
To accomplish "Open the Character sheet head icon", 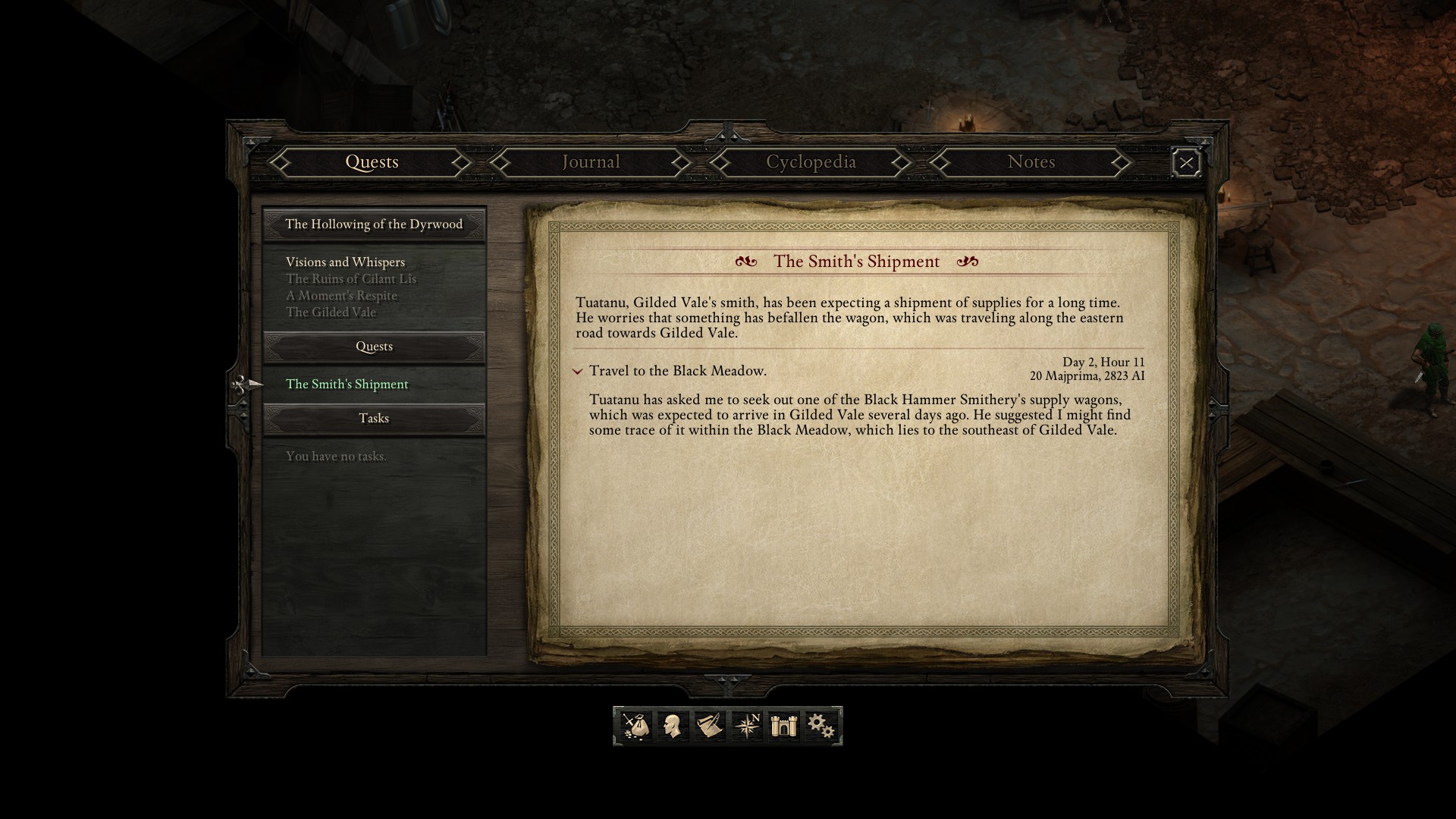I will pyautogui.click(x=674, y=726).
